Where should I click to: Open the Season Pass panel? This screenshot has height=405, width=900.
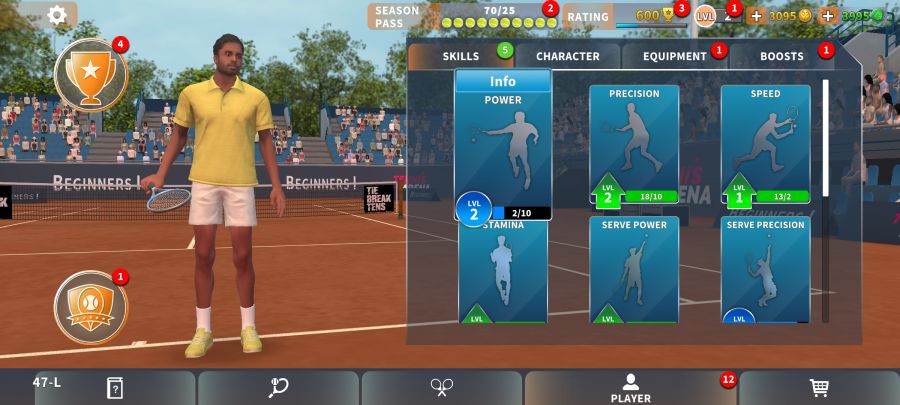460,16
